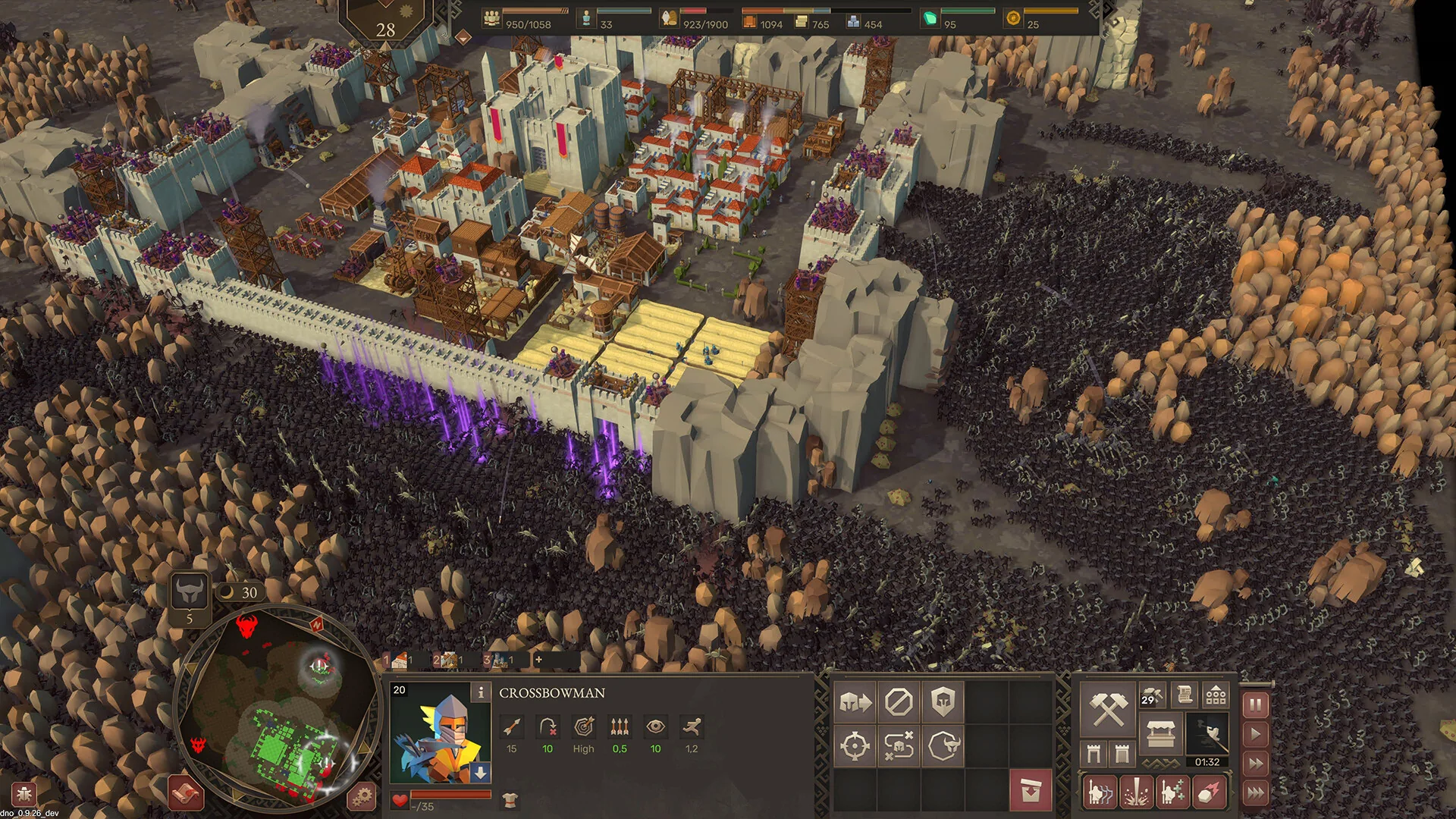Activate the soldier healing ability
1456x819 pixels.
pos(1172,792)
